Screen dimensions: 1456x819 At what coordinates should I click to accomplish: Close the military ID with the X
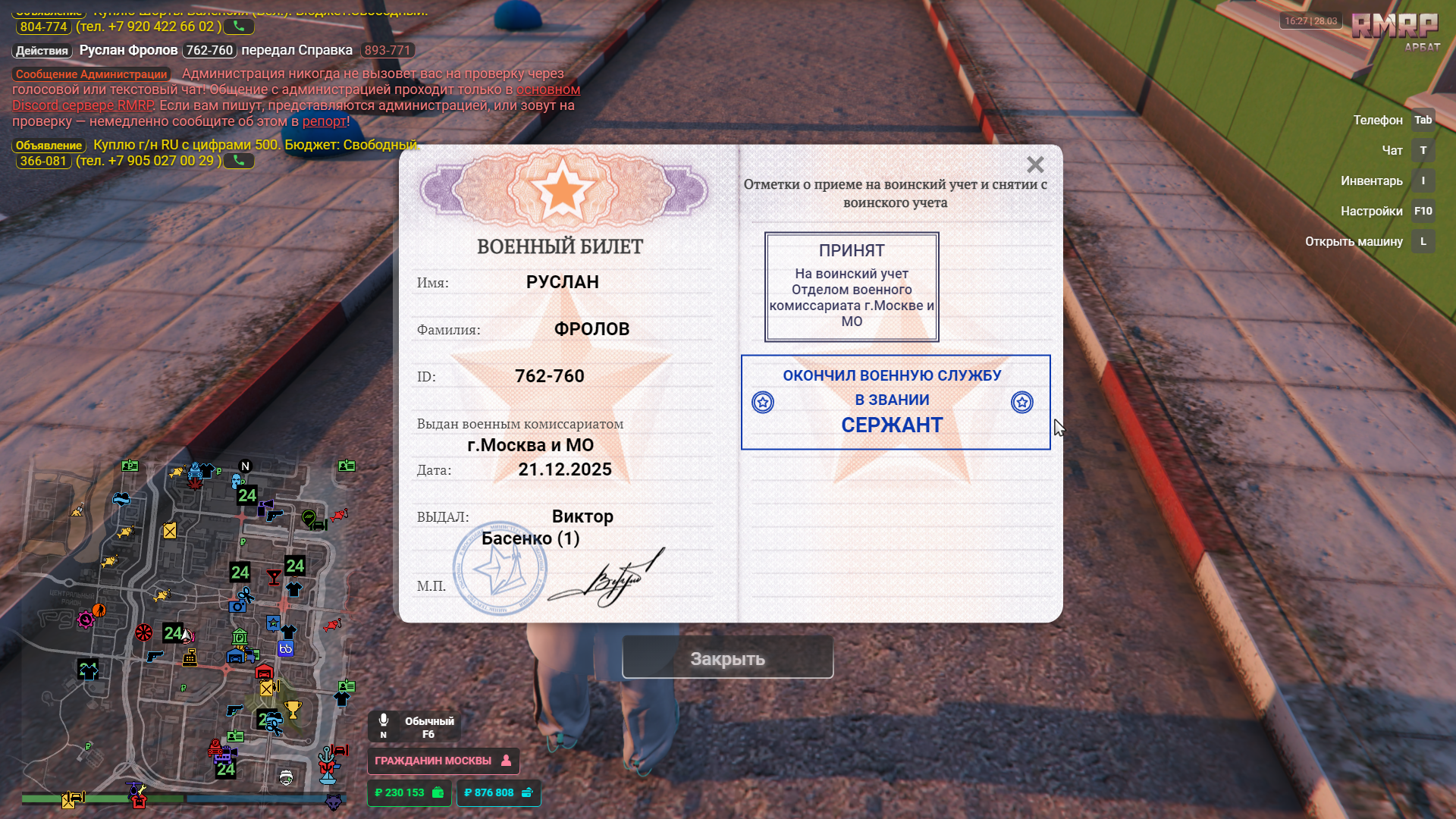point(1035,165)
